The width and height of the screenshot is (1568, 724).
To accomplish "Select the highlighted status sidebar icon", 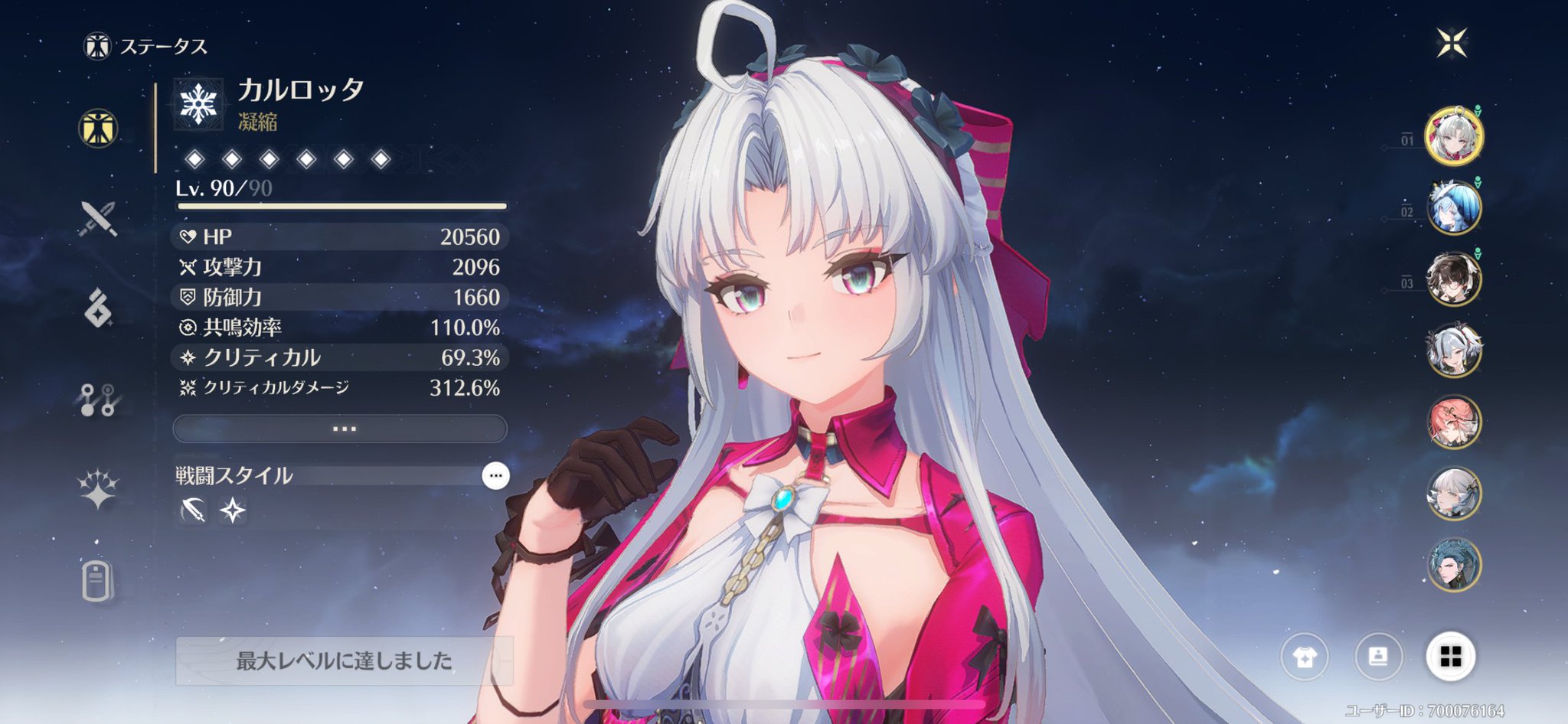I will click(97, 129).
